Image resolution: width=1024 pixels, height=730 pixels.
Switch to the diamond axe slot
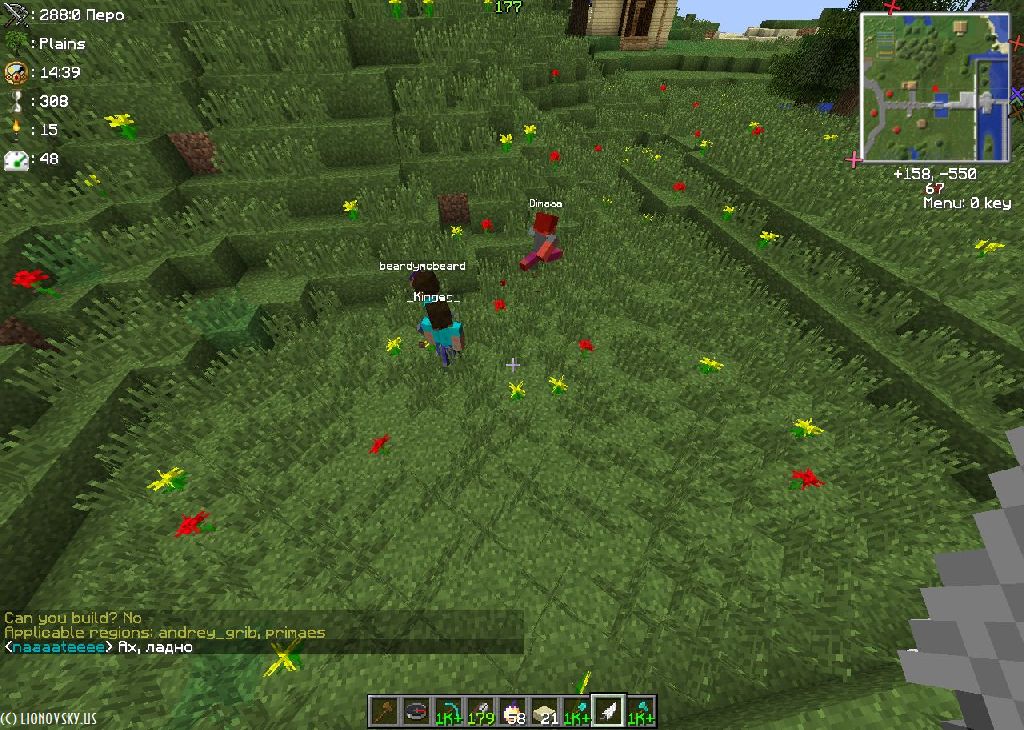641,711
